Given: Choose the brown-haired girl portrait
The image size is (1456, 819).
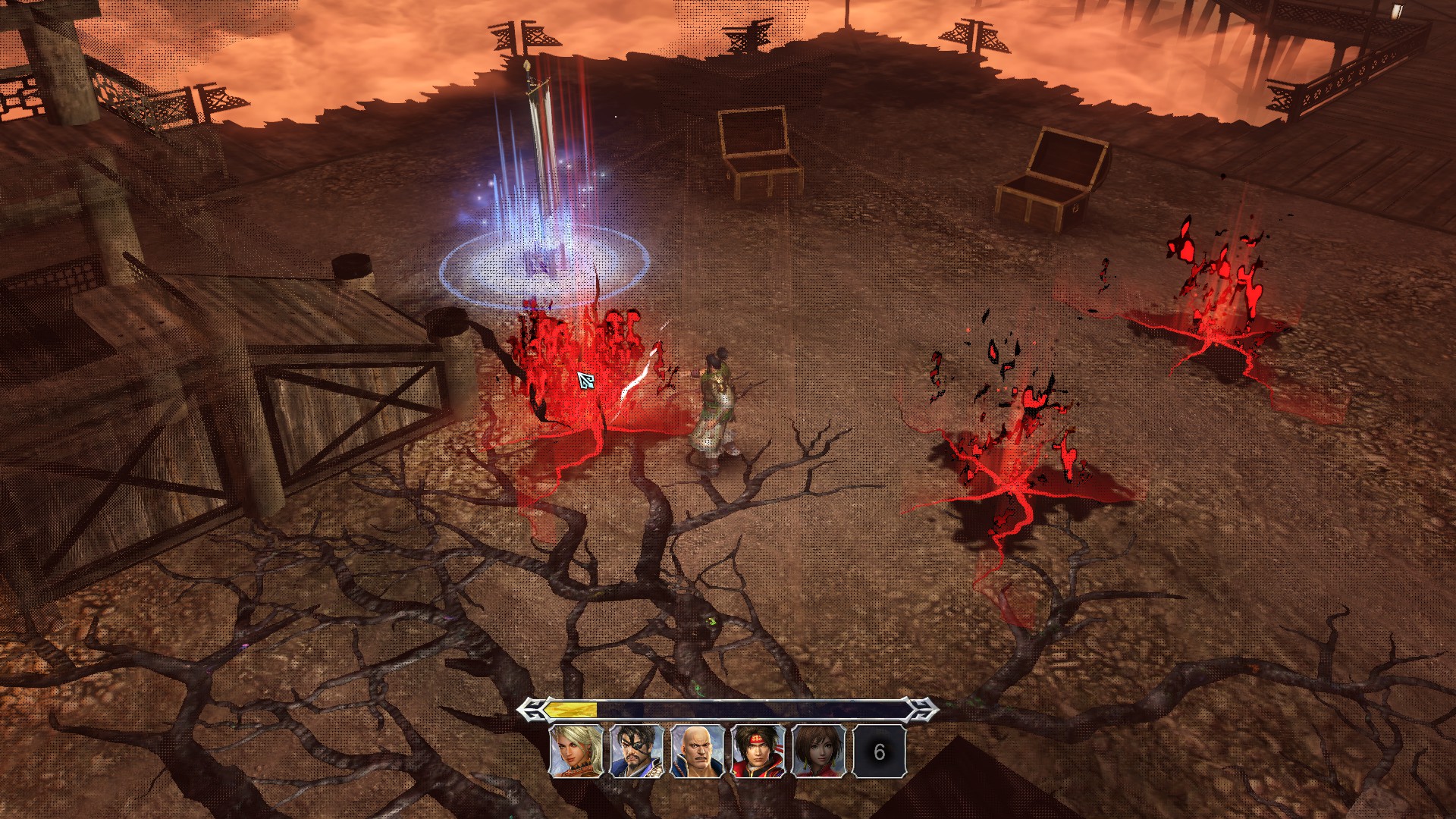Looking at the screenshot, I should click(x=819, y=752).
